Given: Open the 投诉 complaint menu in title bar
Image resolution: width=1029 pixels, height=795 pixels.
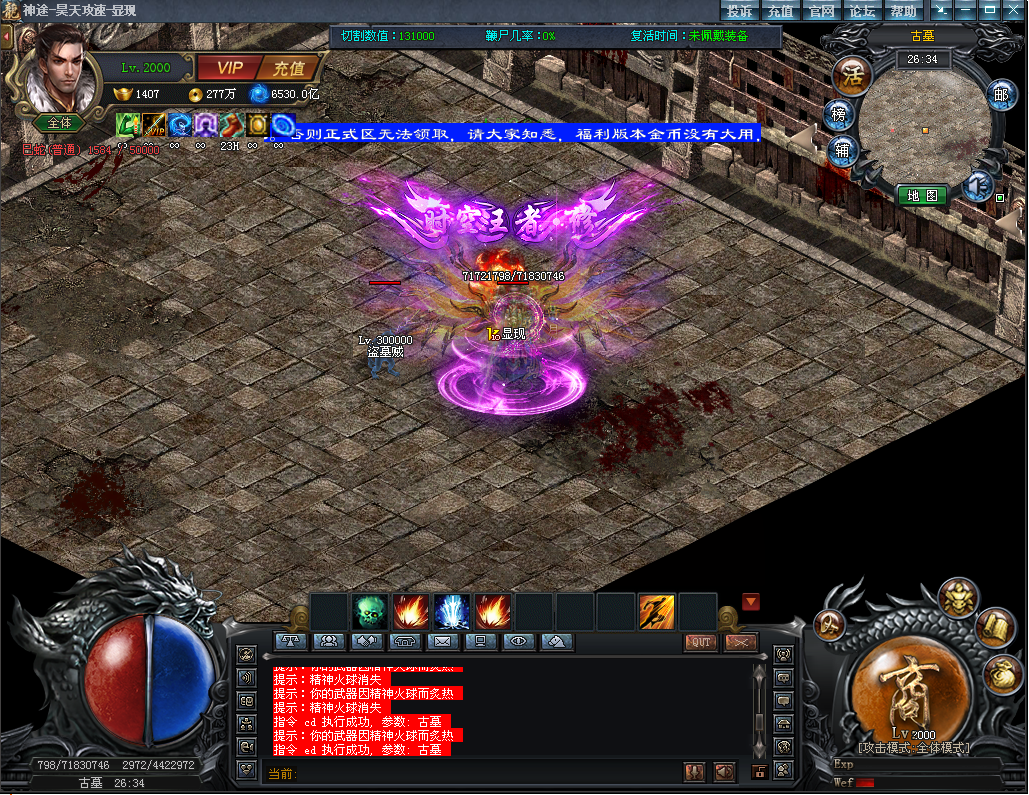Looking at the screenshot, I should pyautogui.click(x=739, y=11).
